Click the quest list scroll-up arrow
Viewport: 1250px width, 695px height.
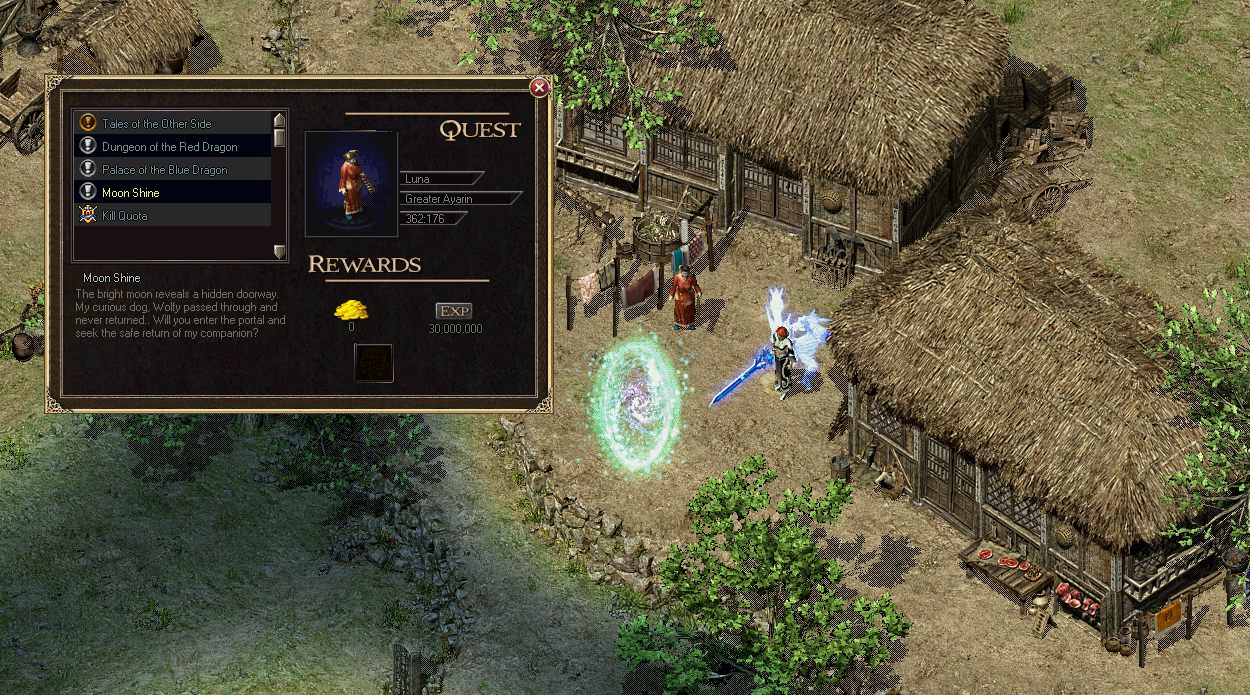point(280,120)
